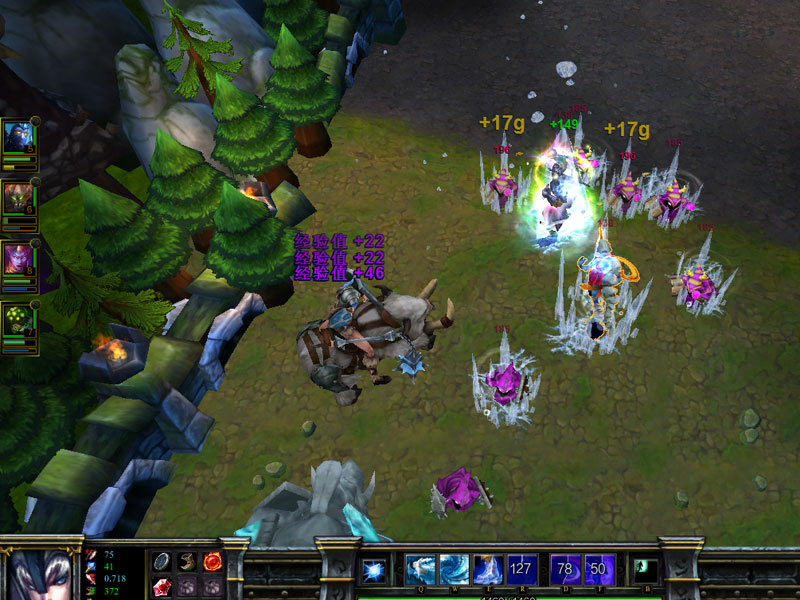The image size is (800, 600).
Task: Click the D ability showing 78 cooldown
Action: click(x=565, y=569)
